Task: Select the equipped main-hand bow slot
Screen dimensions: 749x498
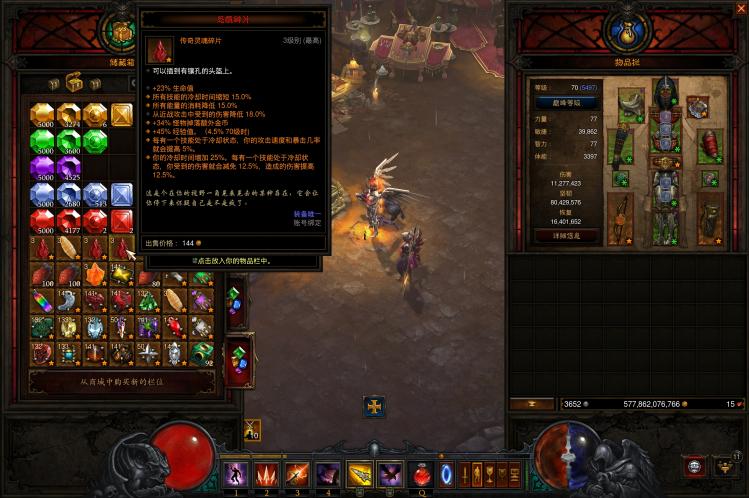Action: pos(622,218)
